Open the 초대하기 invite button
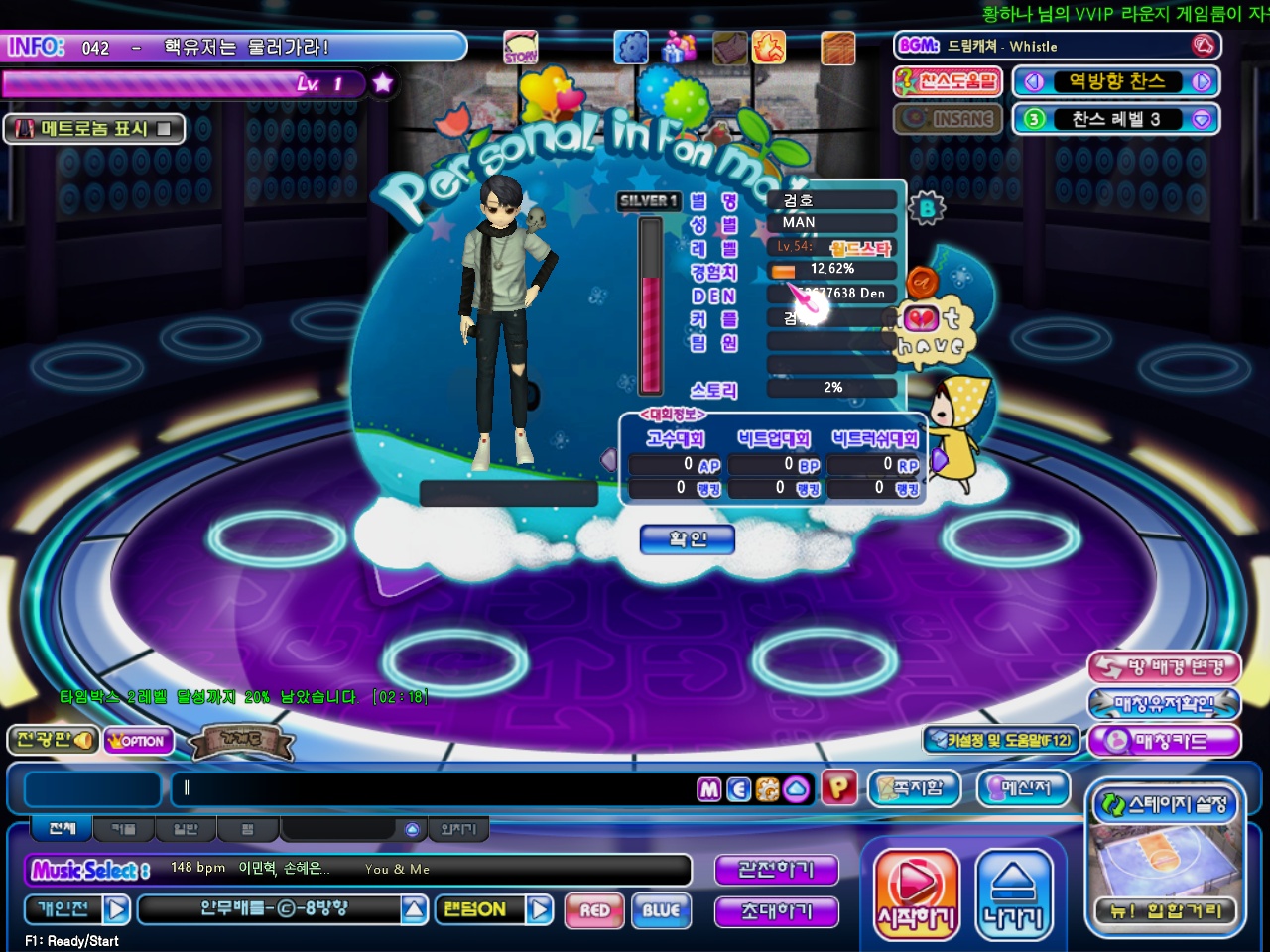 776,911
